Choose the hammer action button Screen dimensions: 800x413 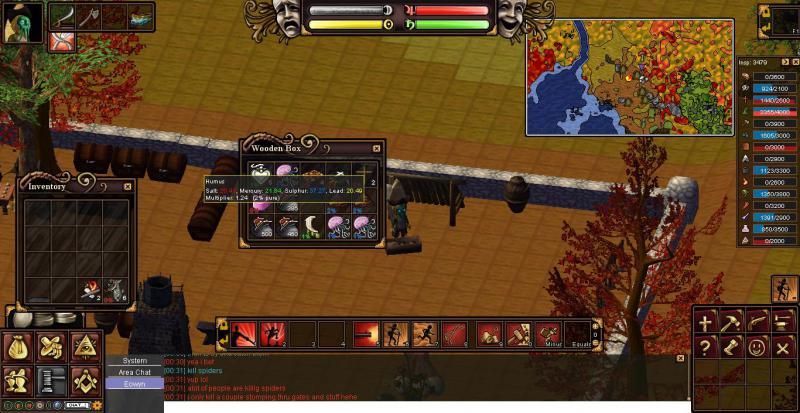coord(731,322)
